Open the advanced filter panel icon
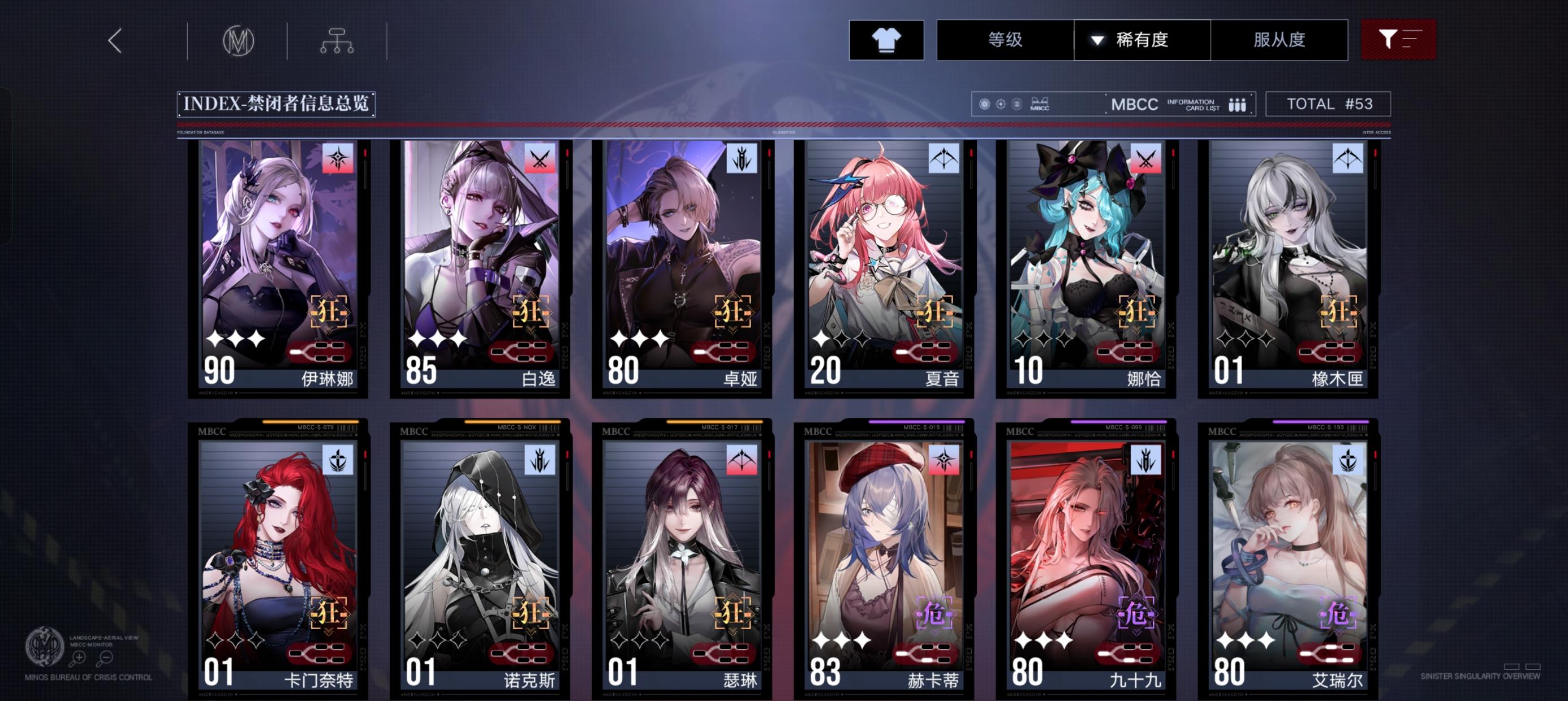Screen dimensions: 1568x701 [x=1399, y=40]
